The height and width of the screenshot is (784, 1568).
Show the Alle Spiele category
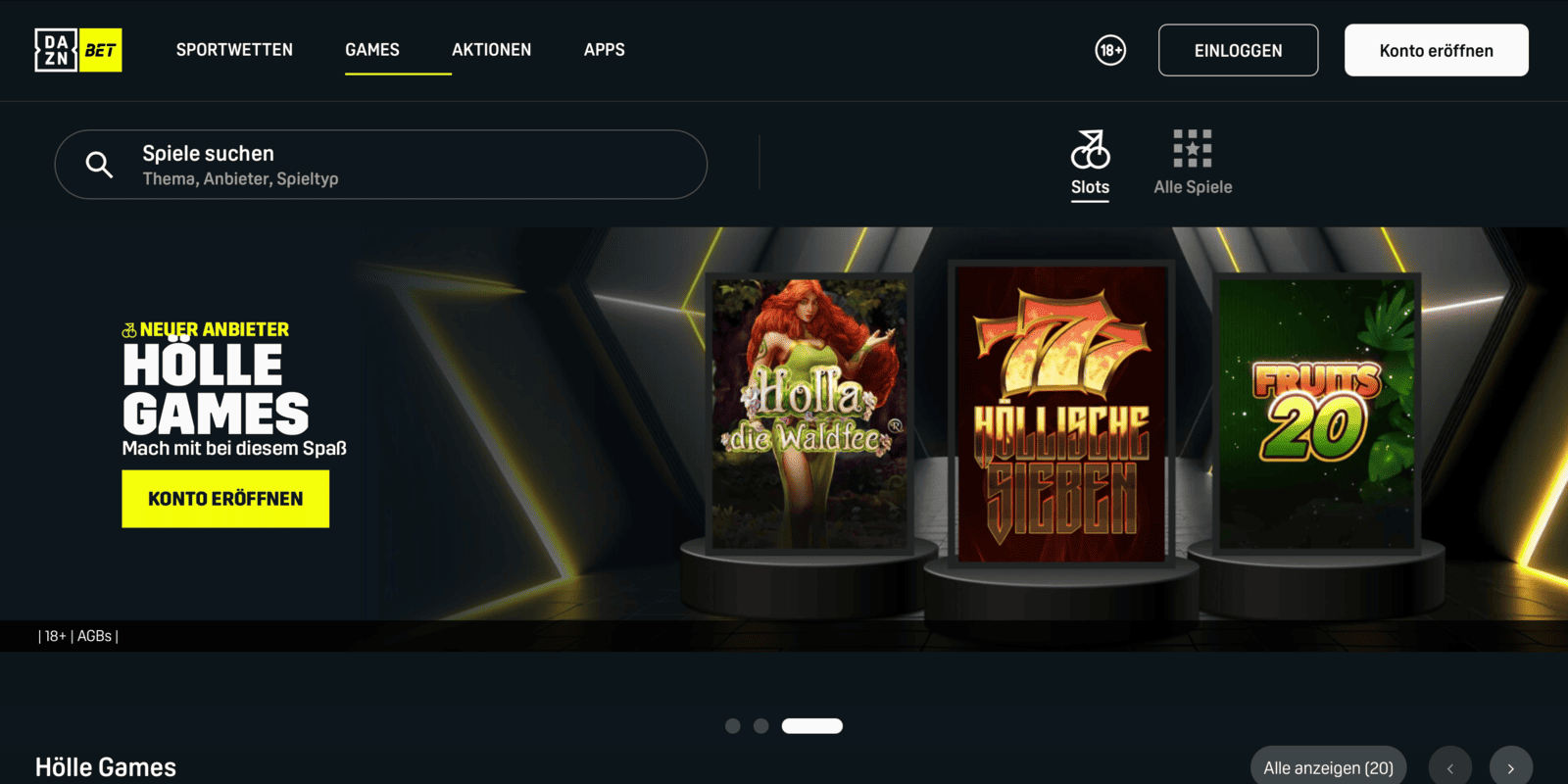coord(1193,164)
